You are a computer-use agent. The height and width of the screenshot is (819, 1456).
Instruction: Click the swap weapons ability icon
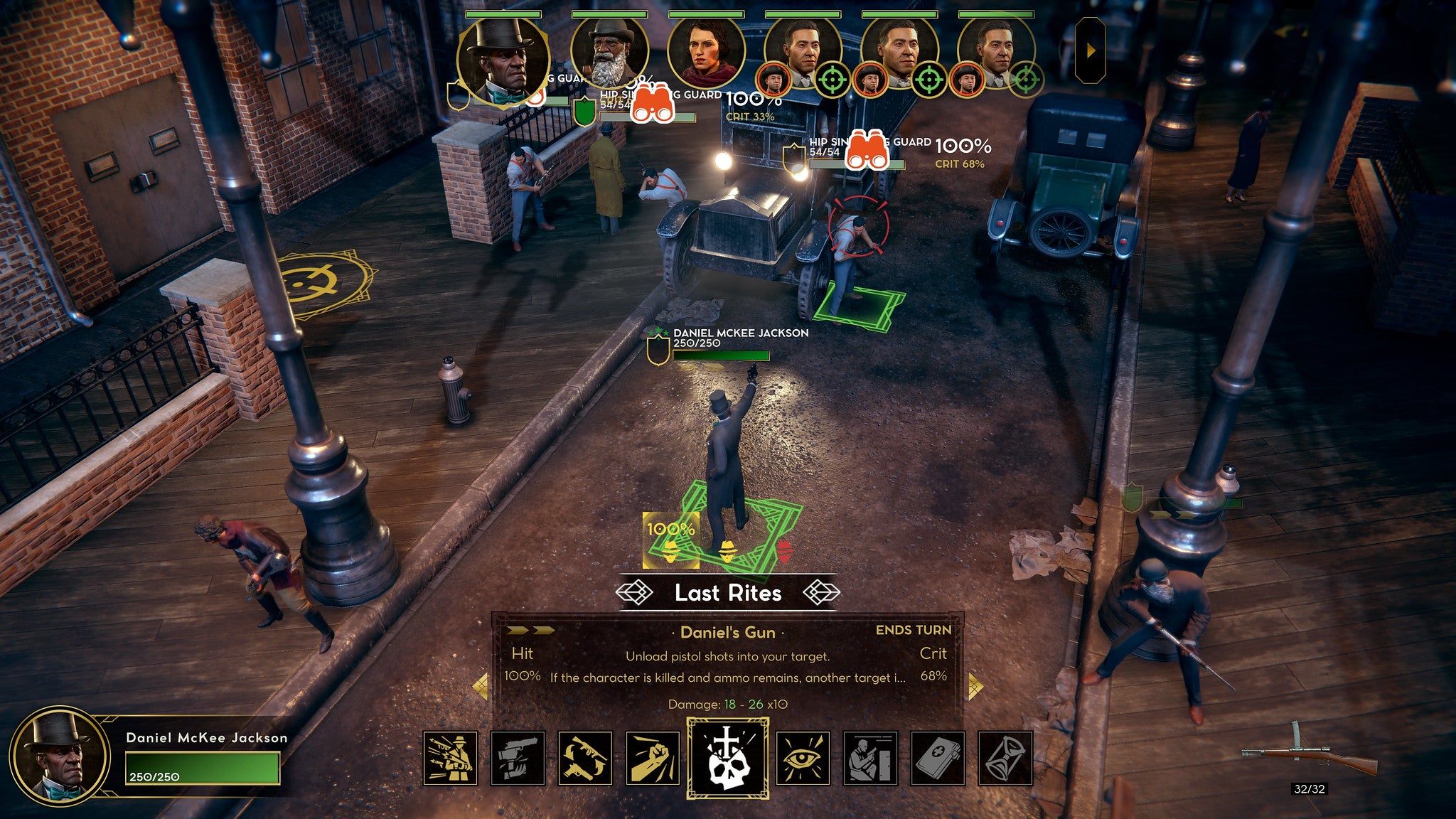coord(585,759)
